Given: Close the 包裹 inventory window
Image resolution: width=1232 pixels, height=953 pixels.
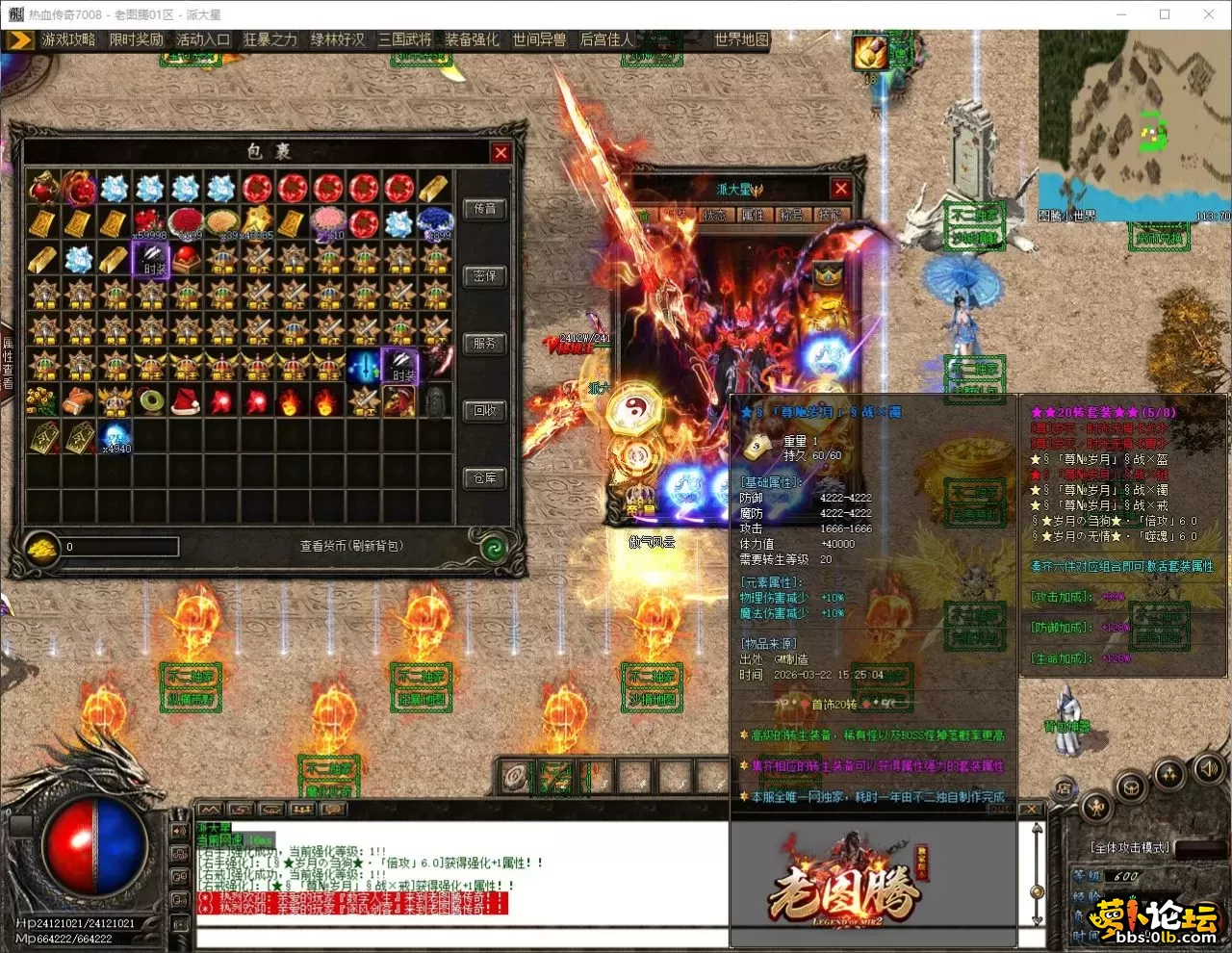Looking at the screenshot, I should [500, 152].
